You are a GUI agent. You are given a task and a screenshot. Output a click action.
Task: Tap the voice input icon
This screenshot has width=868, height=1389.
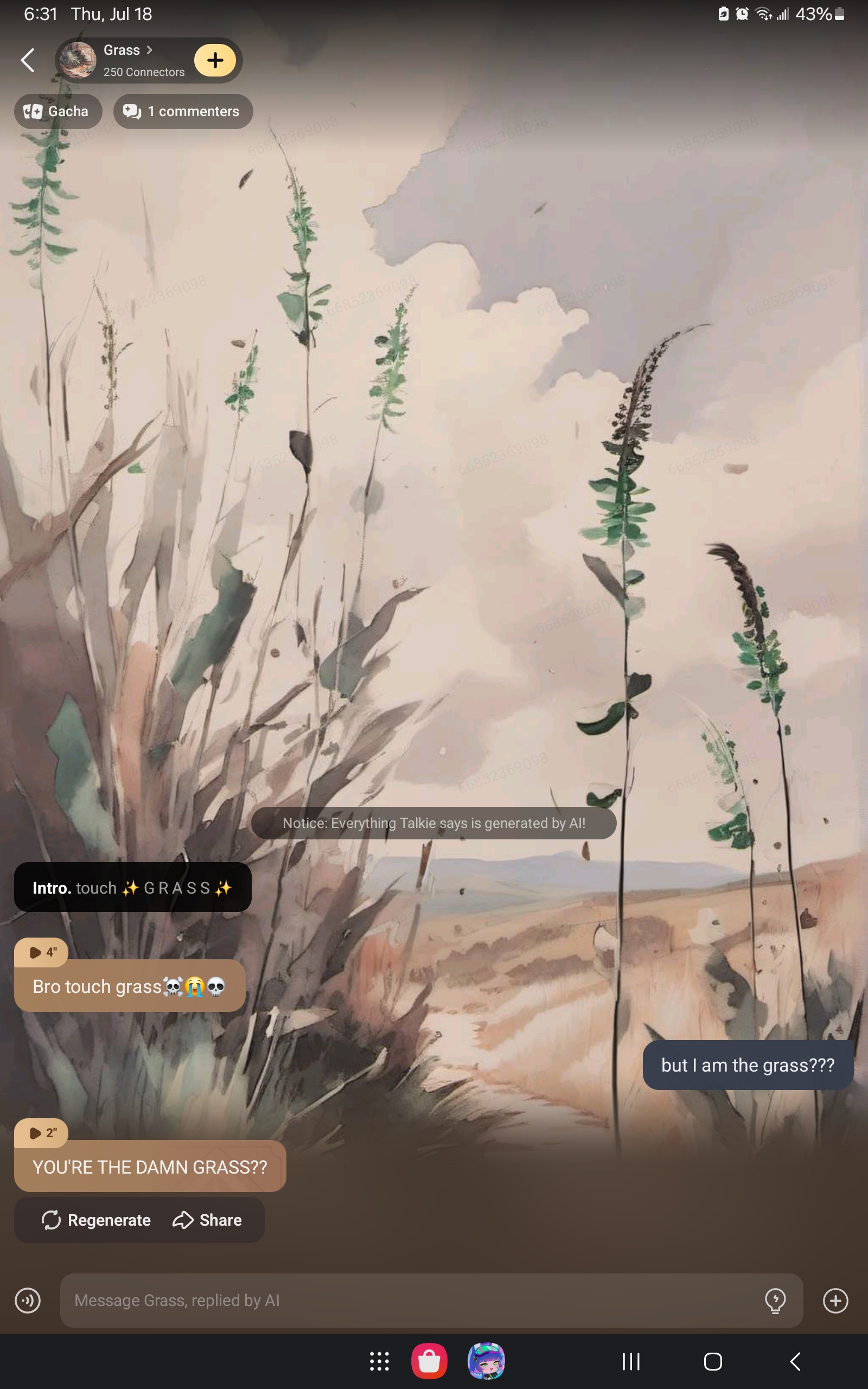[28, 1300]
